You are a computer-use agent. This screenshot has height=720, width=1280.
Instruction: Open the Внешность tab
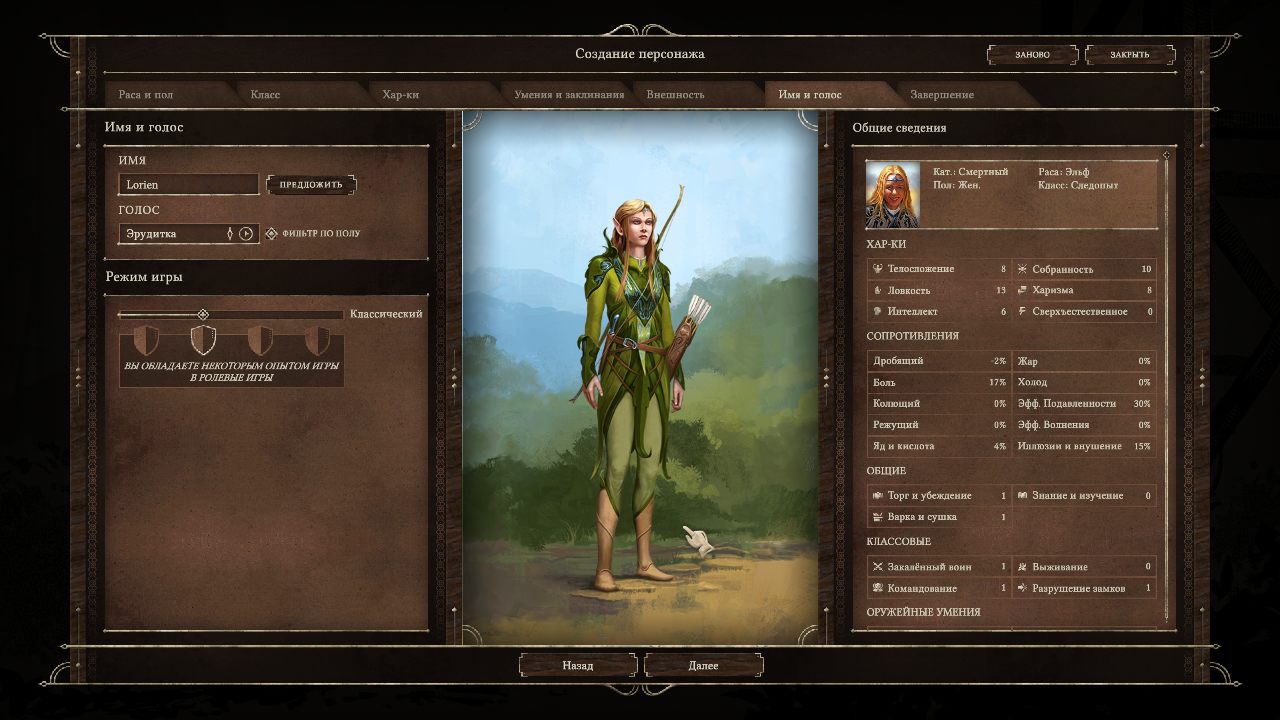tap(675, 95)
